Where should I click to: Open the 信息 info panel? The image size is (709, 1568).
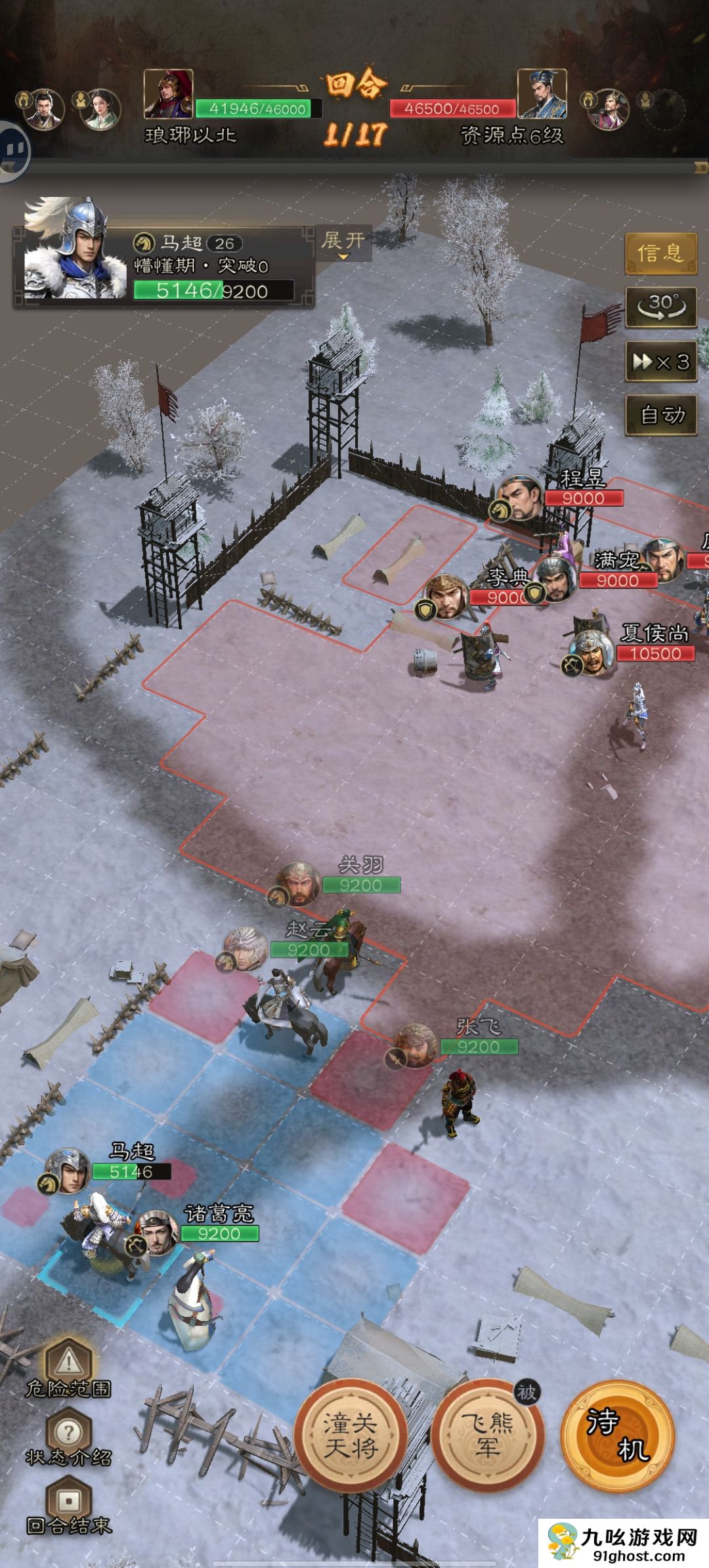point(660,253)
